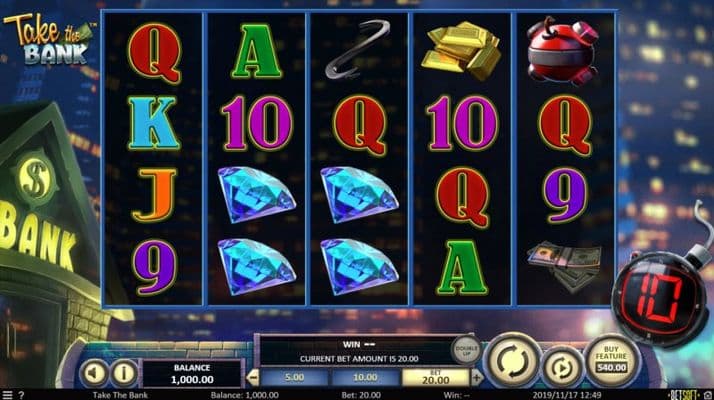Open the info paytable button
Image resolution: width=714 pixels, height=400 pixels.
[124, 373]
